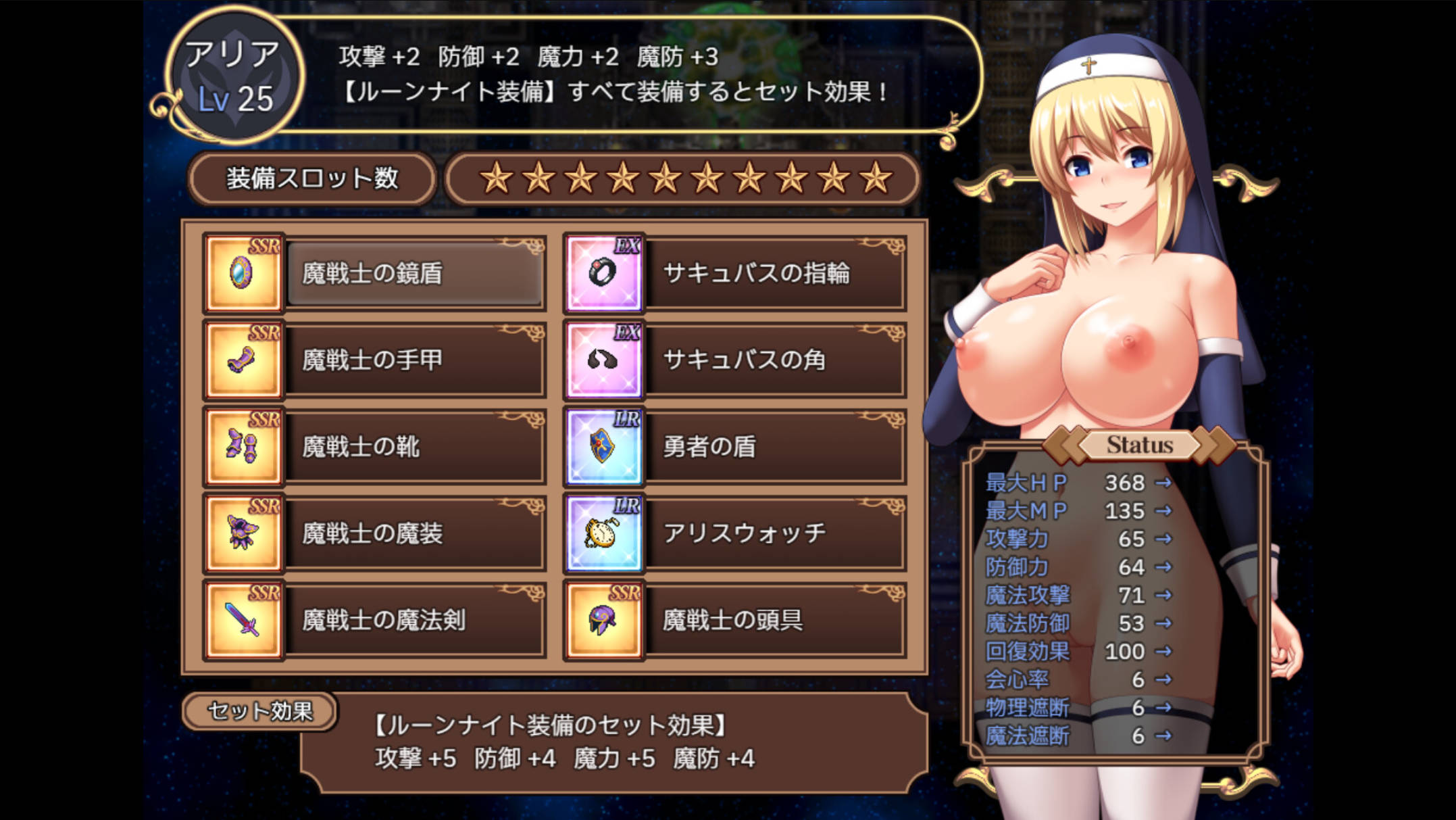
Task: Click the 勇者の盾 equipment slot button
Action: click(777, 445)
